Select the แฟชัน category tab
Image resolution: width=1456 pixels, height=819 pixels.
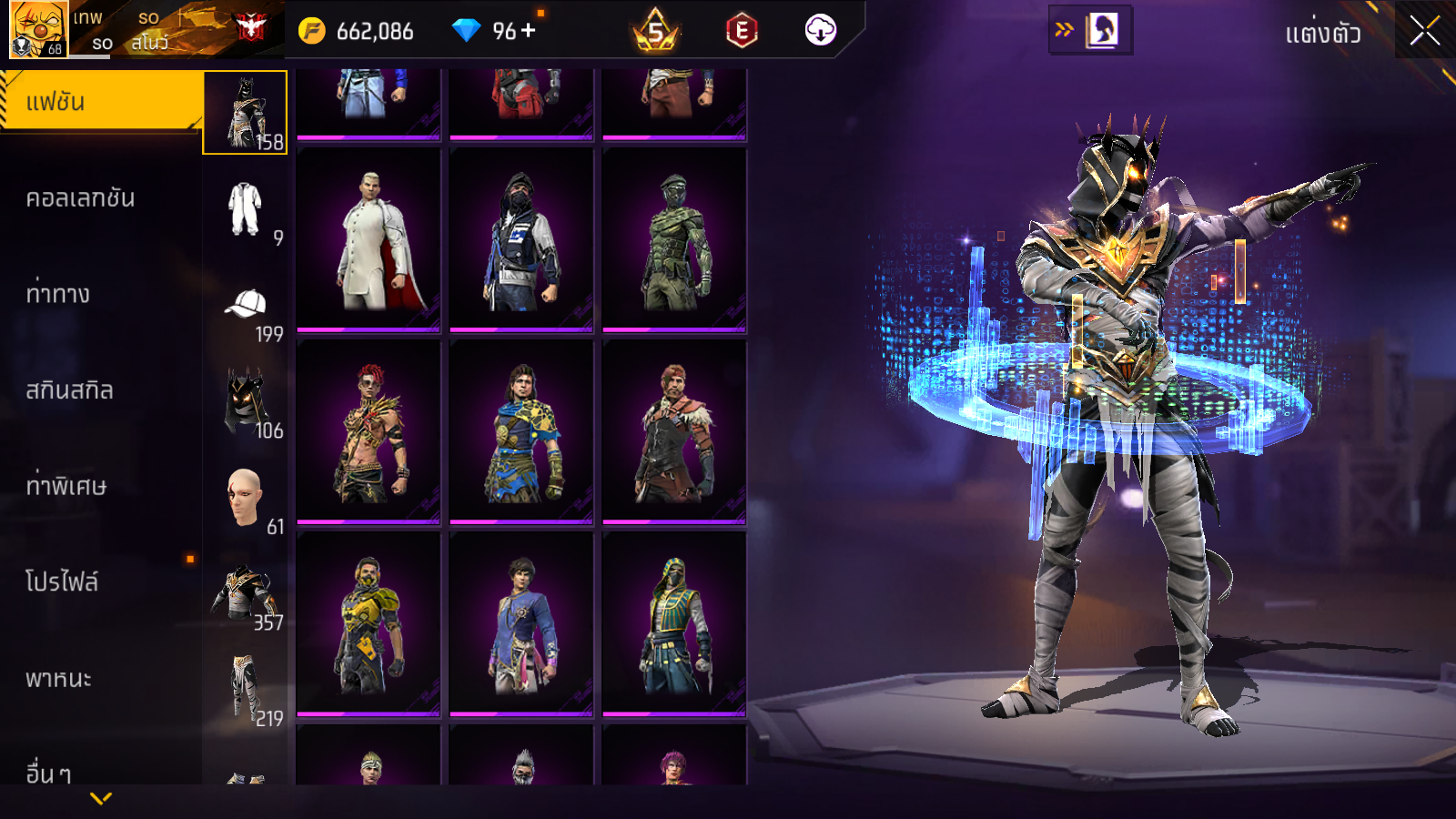[100, 102]
